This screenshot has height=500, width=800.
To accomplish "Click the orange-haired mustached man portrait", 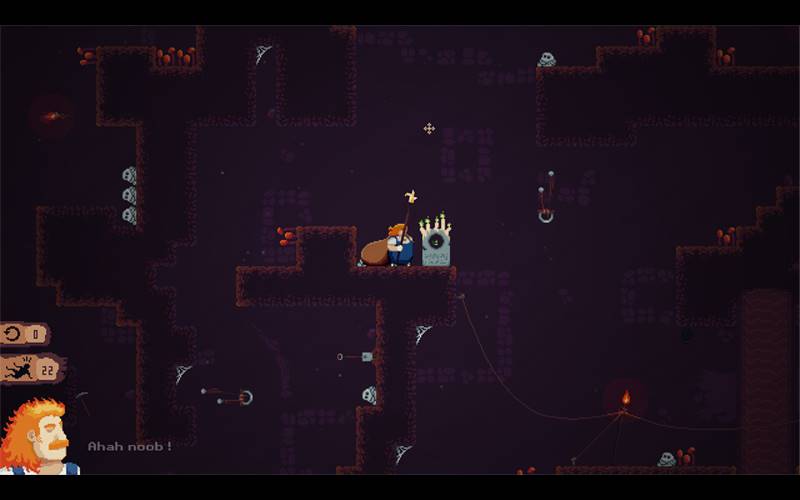I will pos(36,437).
